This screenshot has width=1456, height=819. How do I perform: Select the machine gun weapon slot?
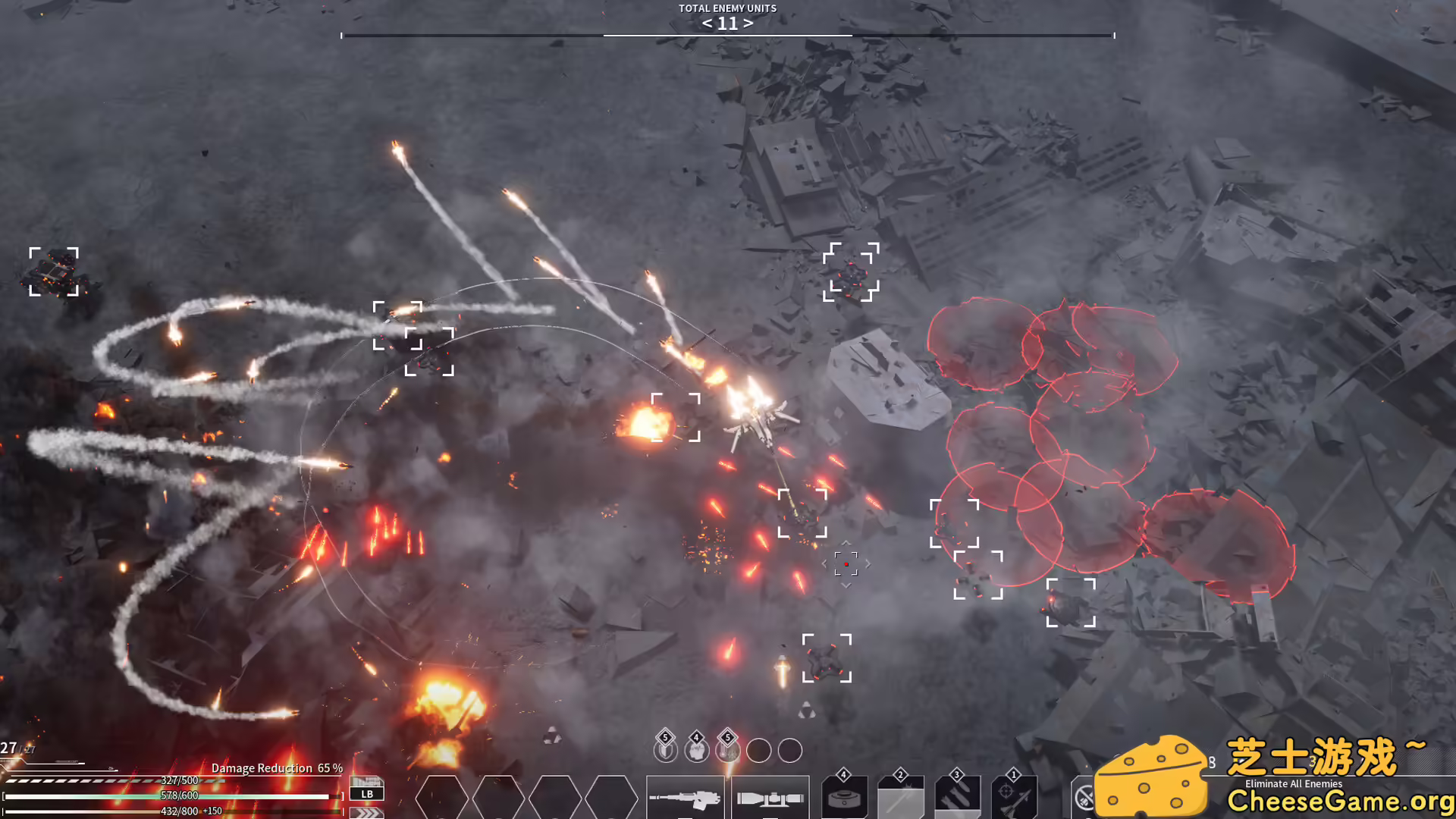685,798
